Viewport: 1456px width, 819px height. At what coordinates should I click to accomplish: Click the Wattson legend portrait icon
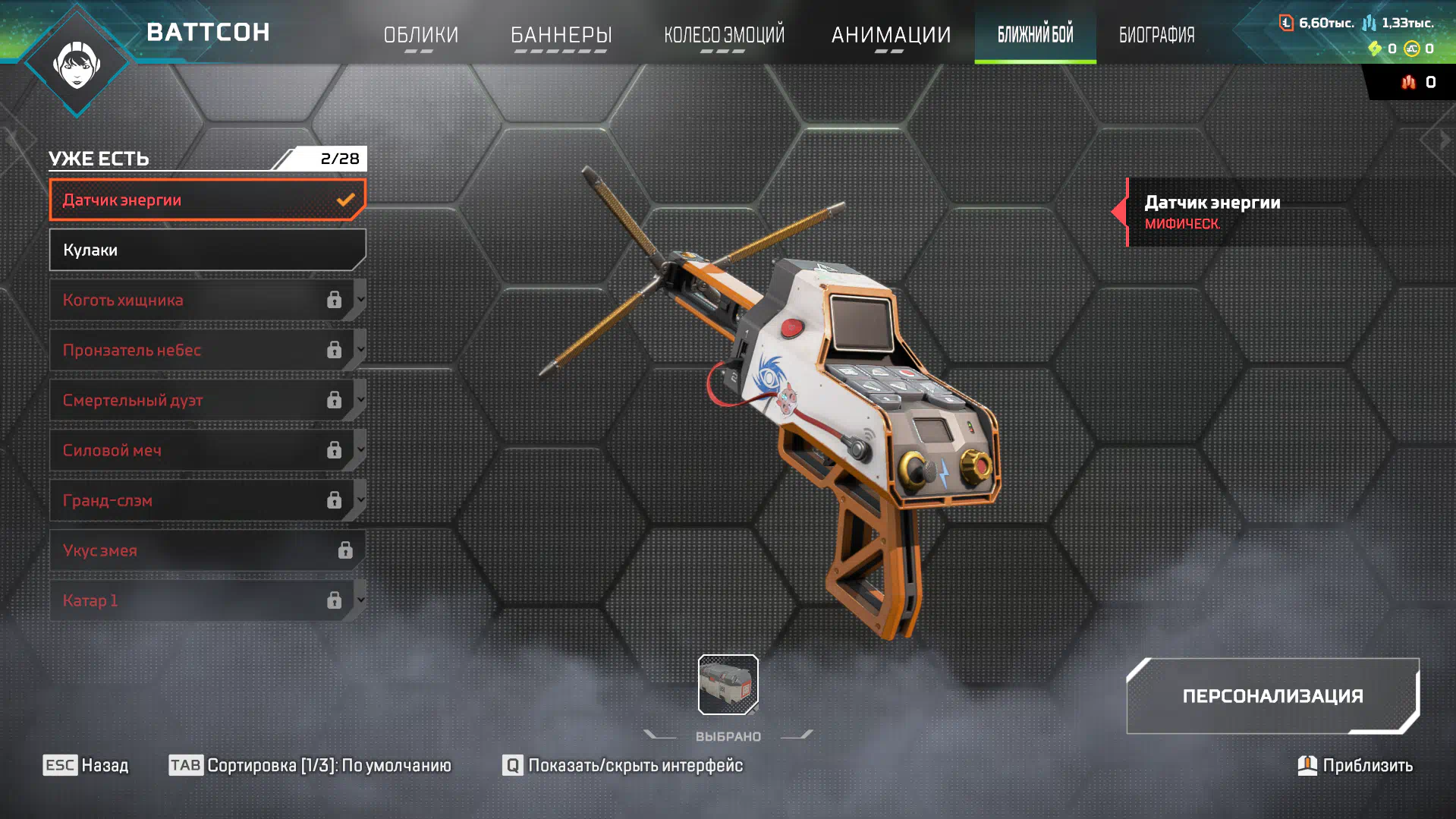point(77,65)
